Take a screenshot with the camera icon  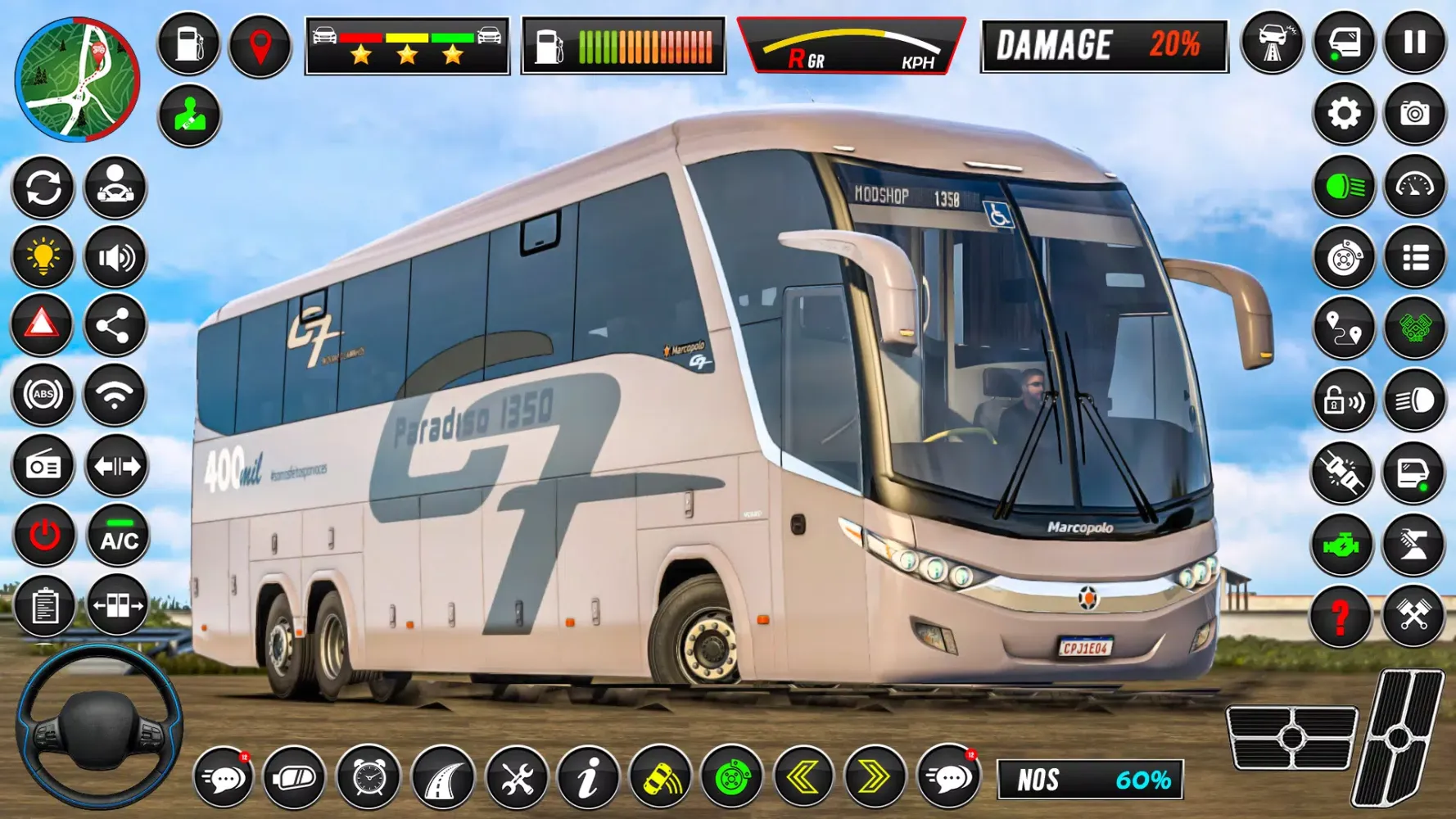coord(1414,114)
